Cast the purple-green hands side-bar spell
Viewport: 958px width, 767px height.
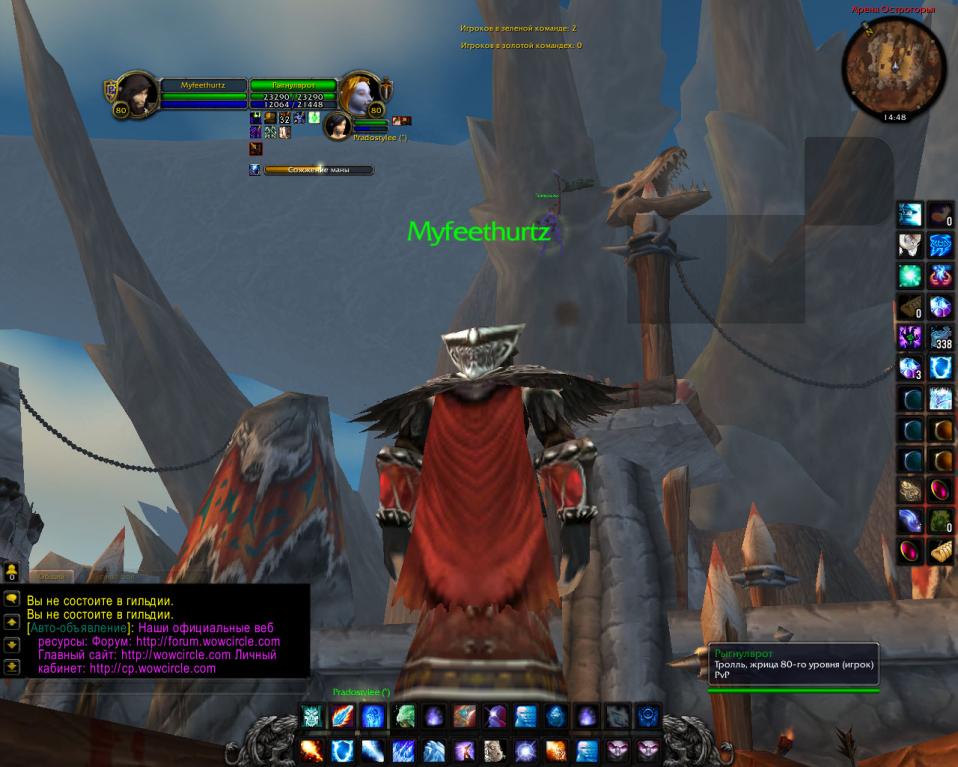(909, 337)
